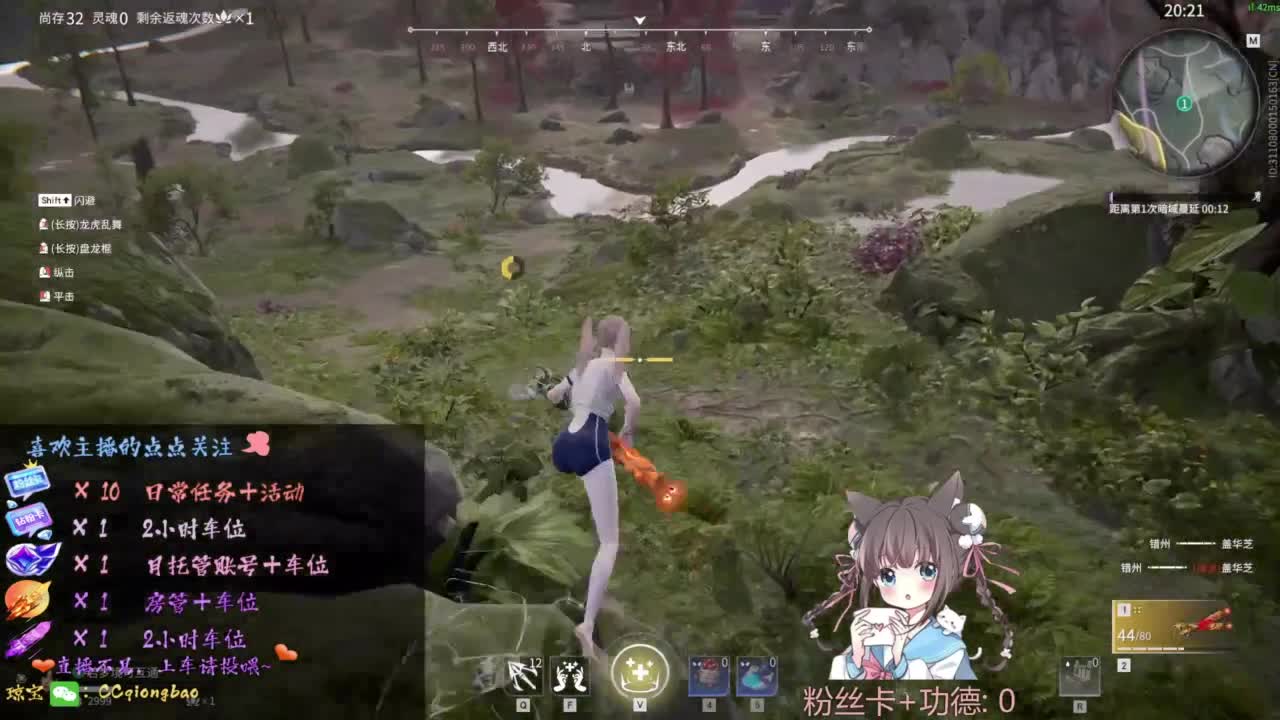Toggle the 纵击 attack mode
The image size is (1280, 720).
(x=46, y=275)
